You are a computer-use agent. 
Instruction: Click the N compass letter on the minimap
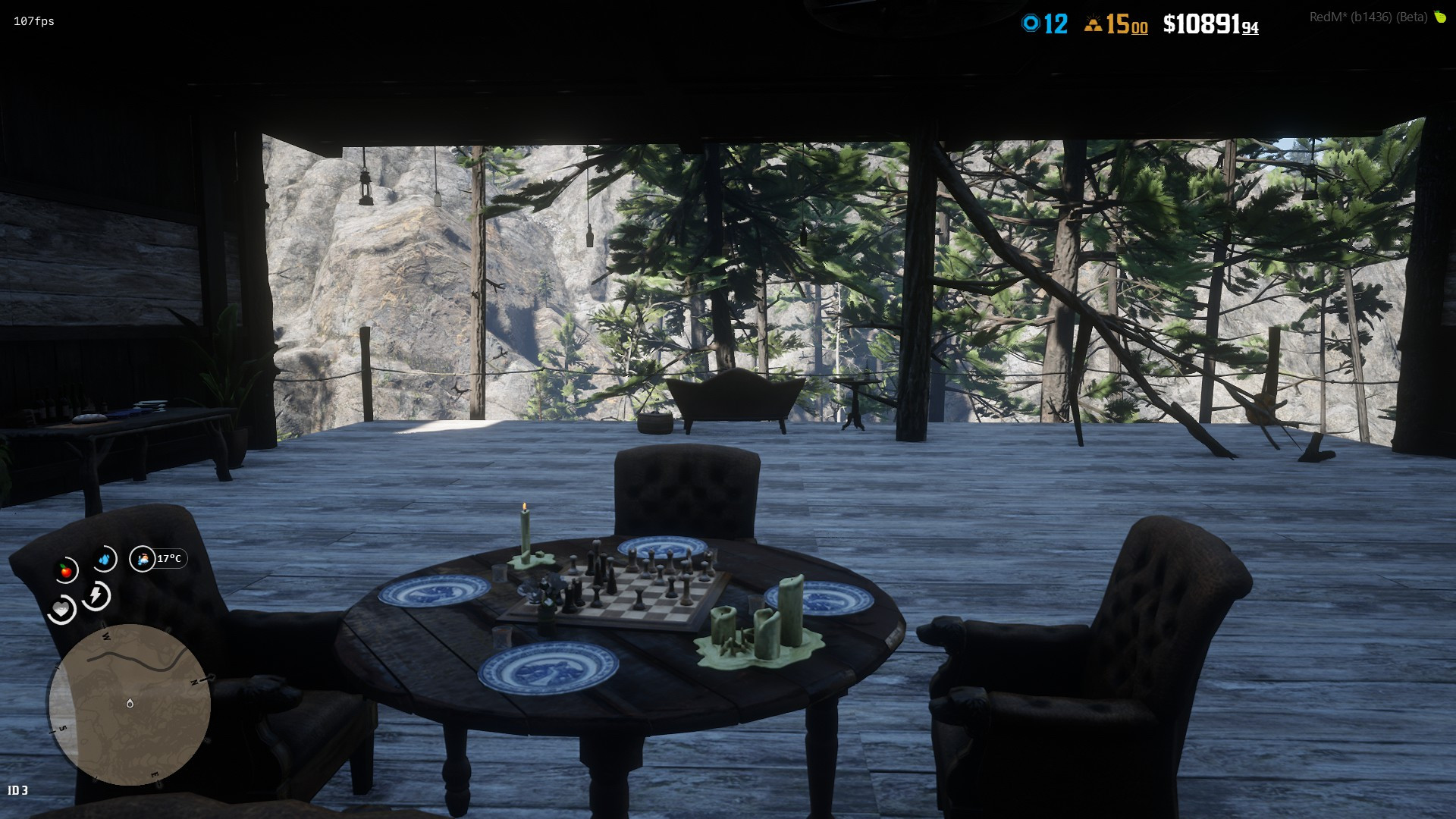pos(194,682)
